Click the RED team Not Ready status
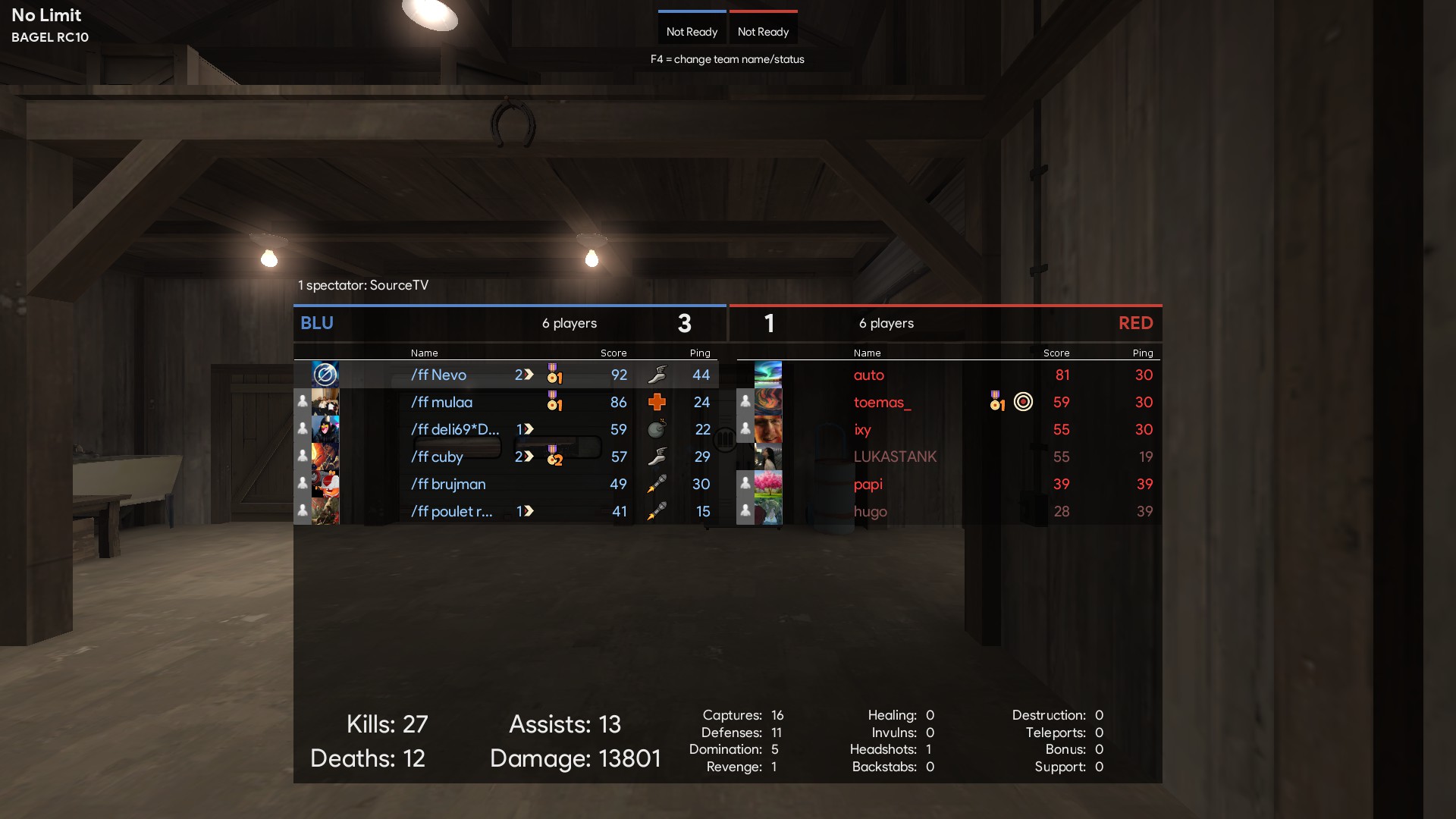Image resolution: width=1456 pixels, height=819 pixels. pos(763,32)
